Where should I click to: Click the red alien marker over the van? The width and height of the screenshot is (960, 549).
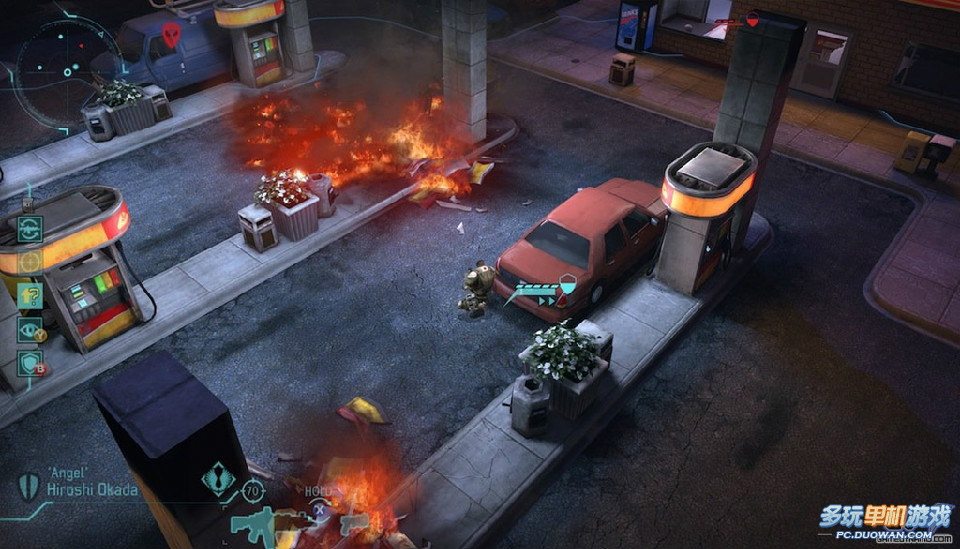[171, 36]
